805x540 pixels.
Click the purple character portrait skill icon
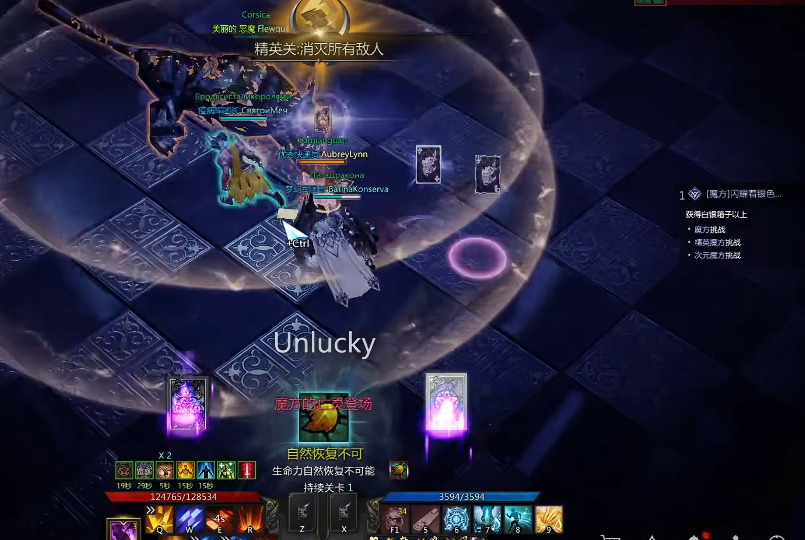[123, 530]
